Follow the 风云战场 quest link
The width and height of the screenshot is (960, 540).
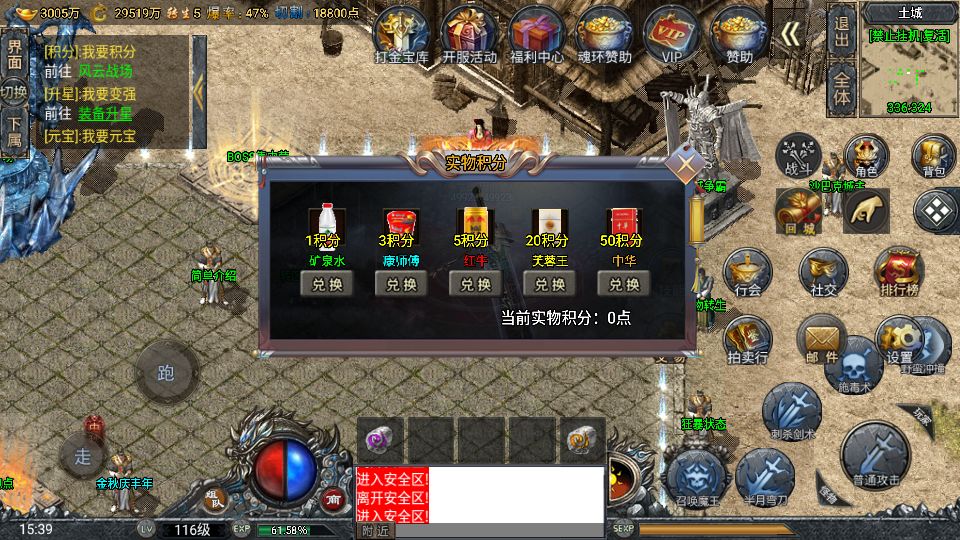tap(105, 71)
